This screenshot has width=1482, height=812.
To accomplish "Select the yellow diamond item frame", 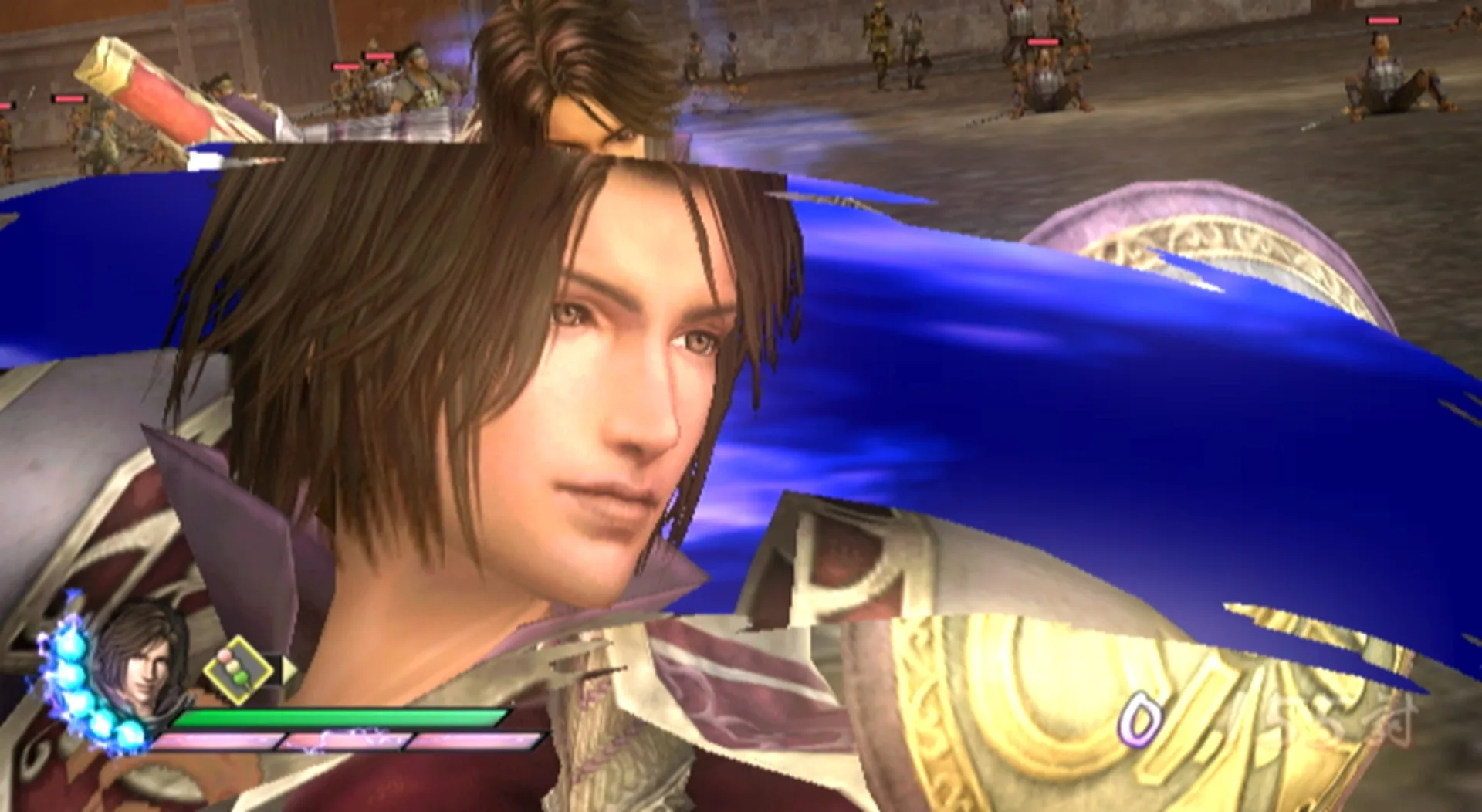I will (x=239, y=668).
